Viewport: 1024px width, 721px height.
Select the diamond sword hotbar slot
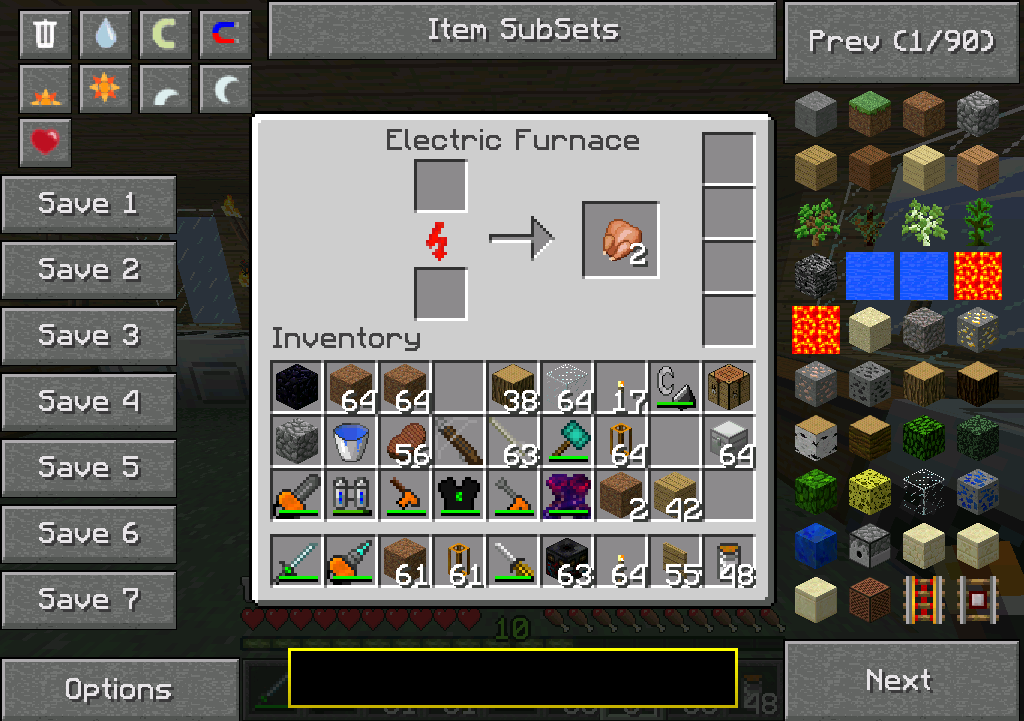297,561
